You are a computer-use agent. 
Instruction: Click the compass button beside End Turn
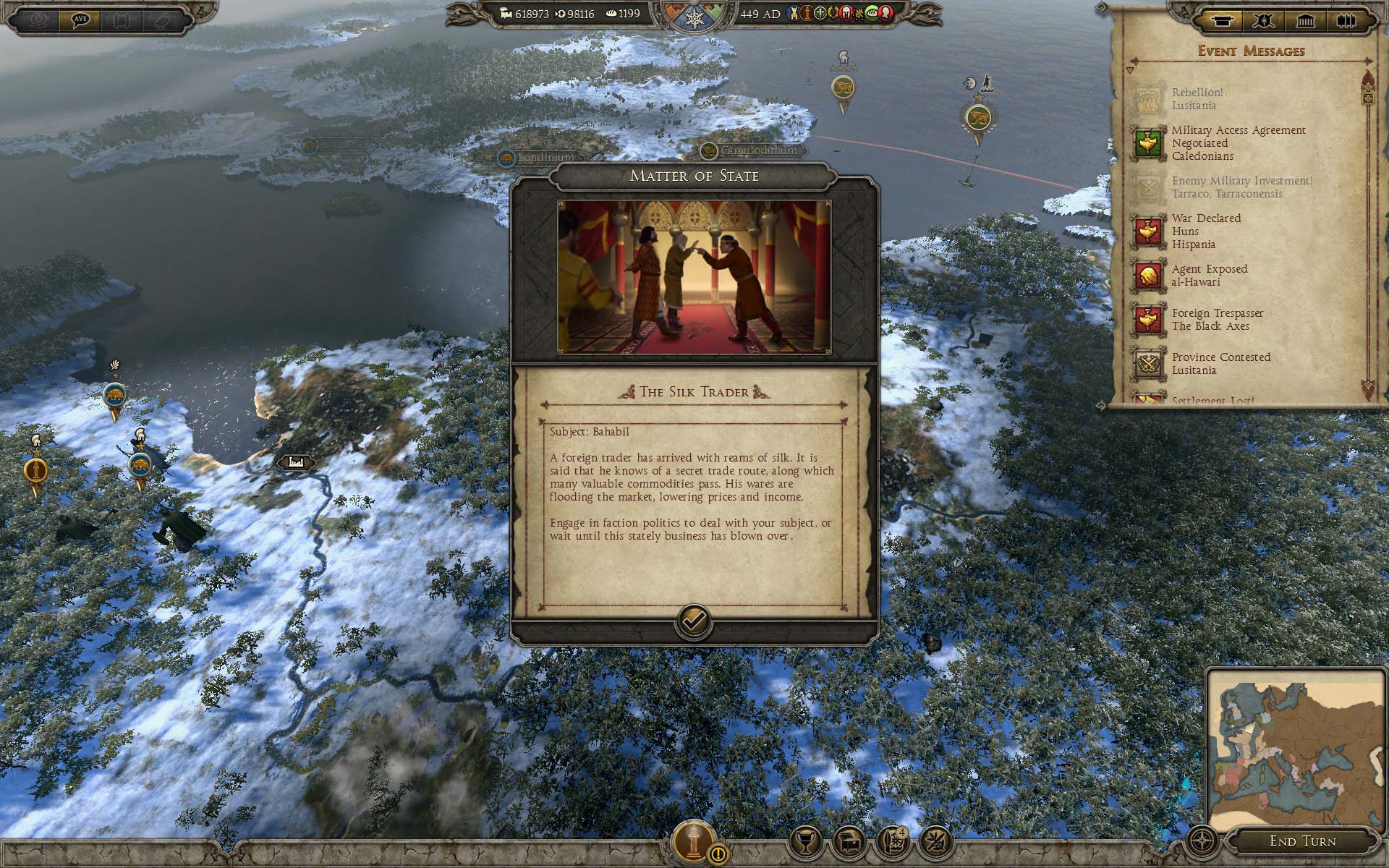pos(1202,841)
